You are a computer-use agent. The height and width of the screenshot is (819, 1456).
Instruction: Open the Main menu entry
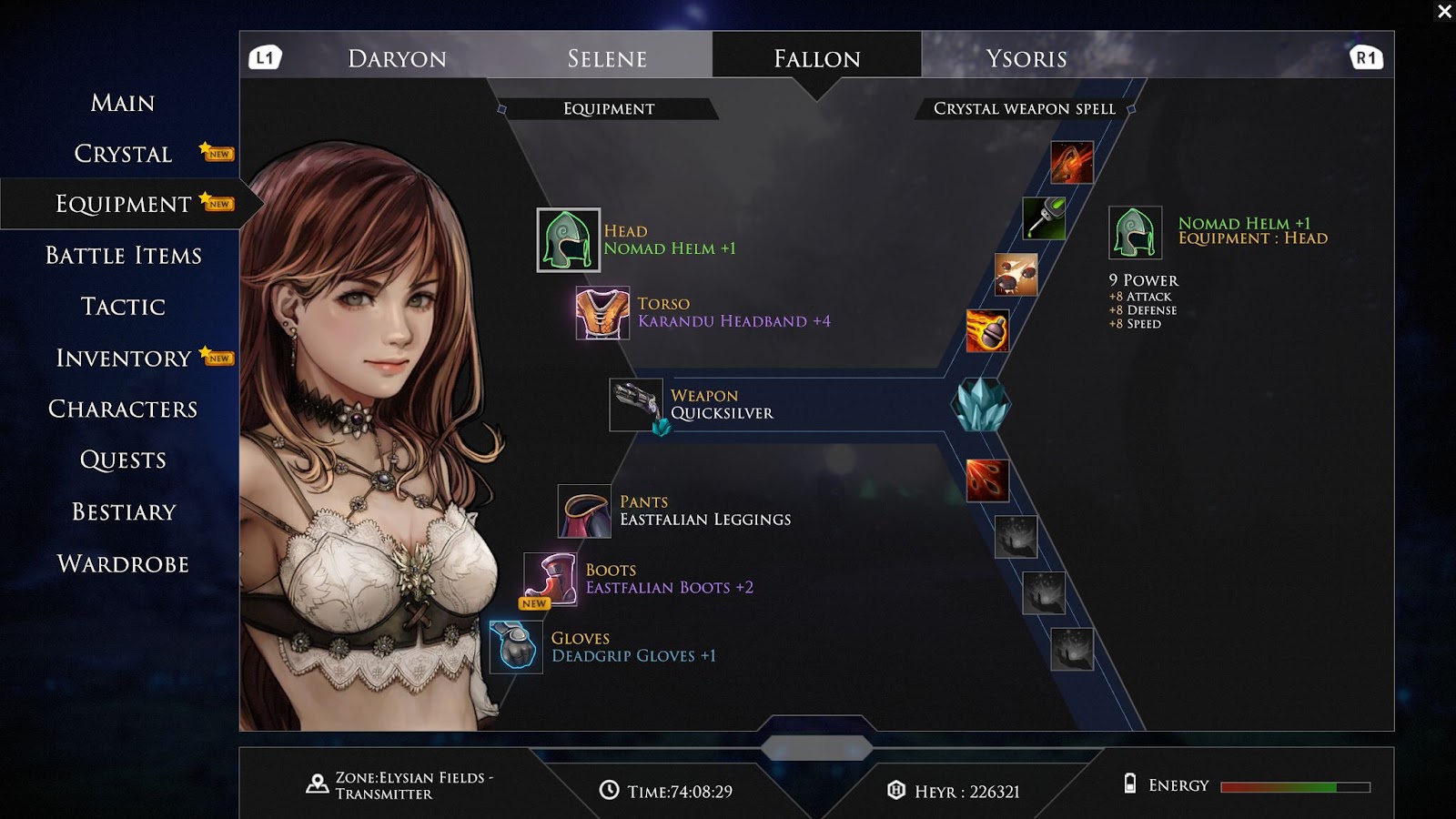coord(123,103)
